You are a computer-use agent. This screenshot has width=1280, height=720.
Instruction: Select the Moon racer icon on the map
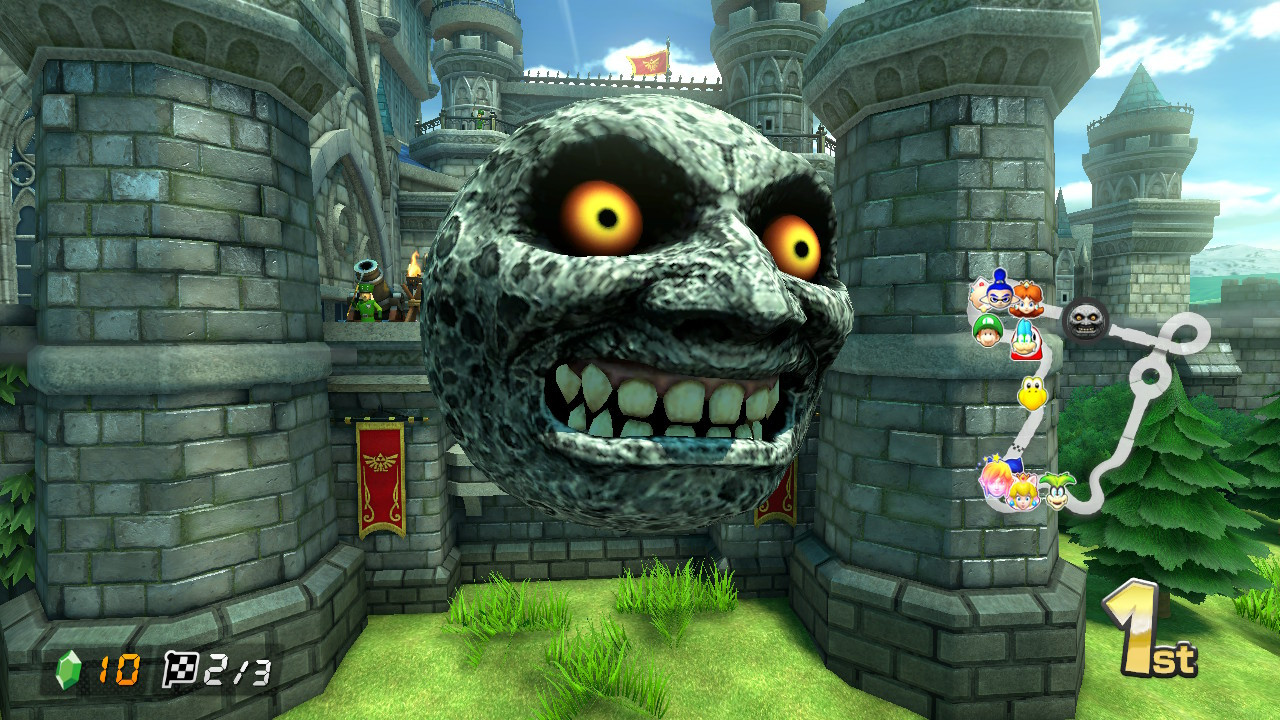(x=1086, y=320)
